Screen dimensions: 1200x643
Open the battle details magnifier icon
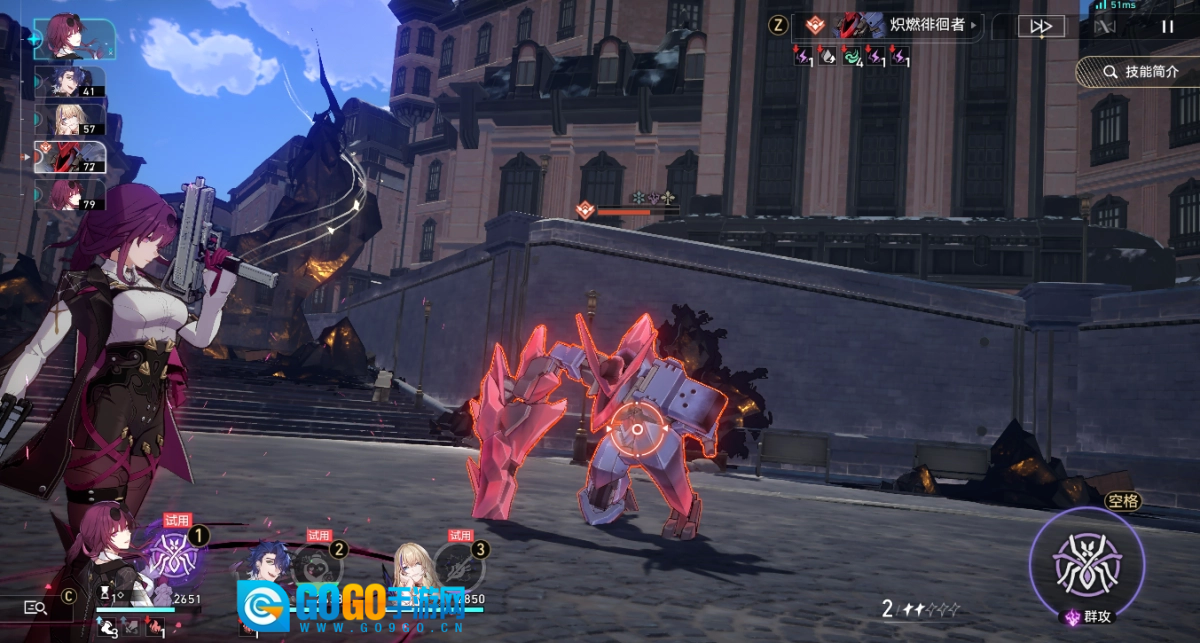[35, 606]
